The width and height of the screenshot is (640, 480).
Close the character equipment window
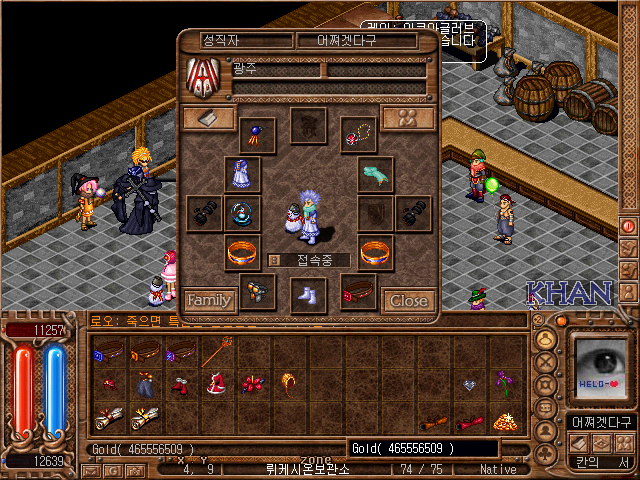click(x=408, y=299)
